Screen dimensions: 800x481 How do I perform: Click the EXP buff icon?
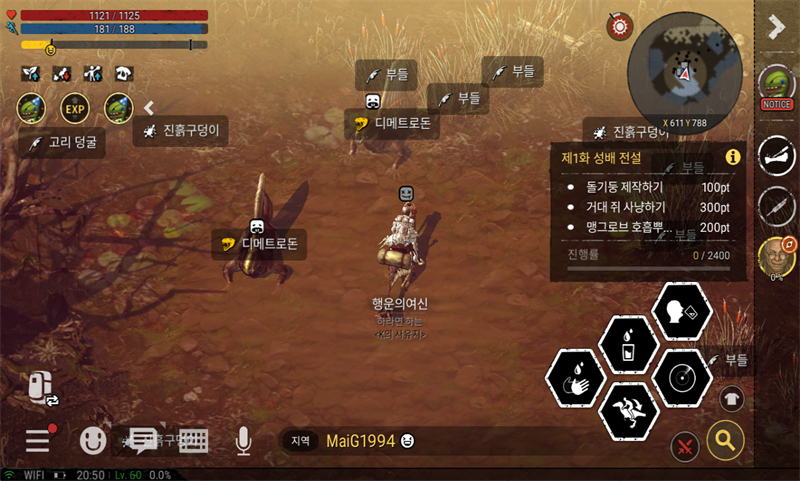tap(75, 107)
